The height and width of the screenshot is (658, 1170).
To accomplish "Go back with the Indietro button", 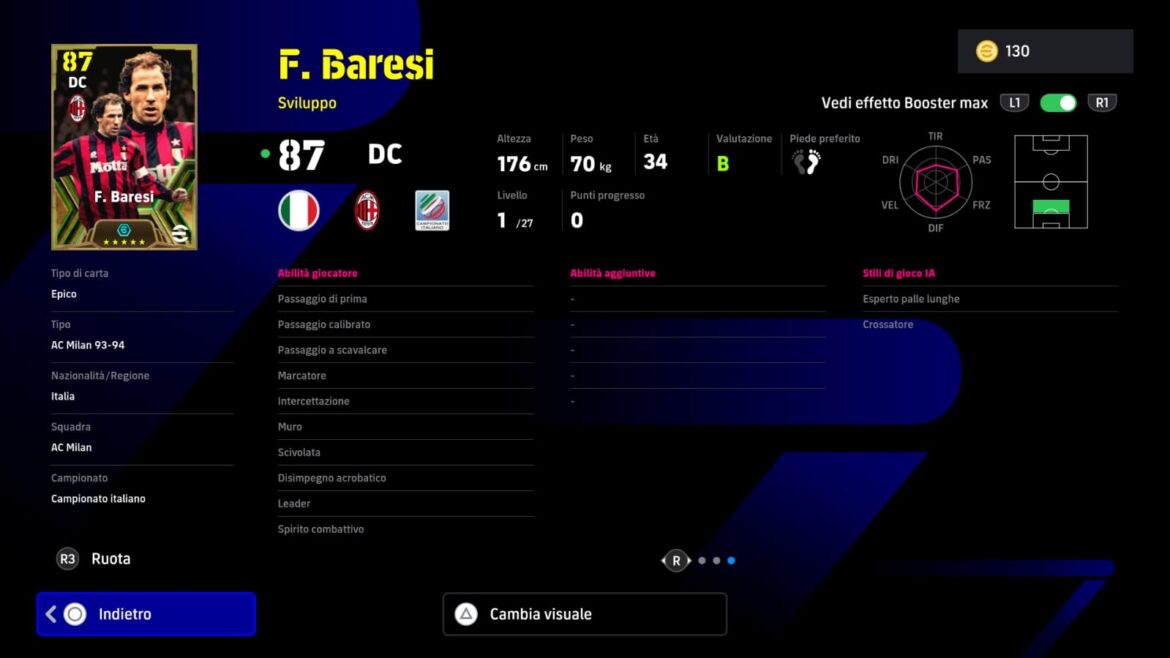I will 146,614.
